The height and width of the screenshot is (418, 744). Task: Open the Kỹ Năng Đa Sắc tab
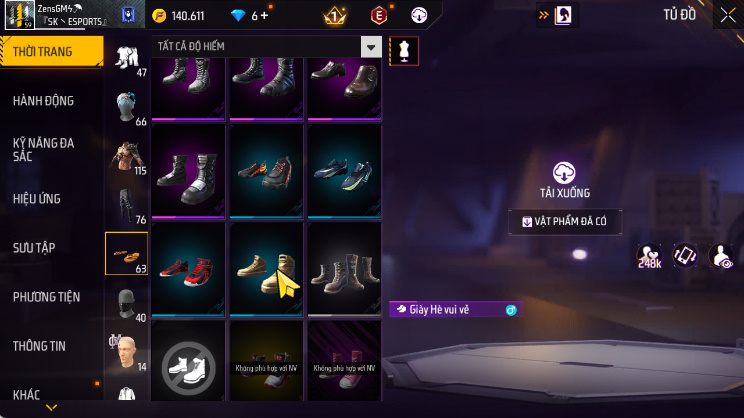pyautogui.click(x=44, y=150)
